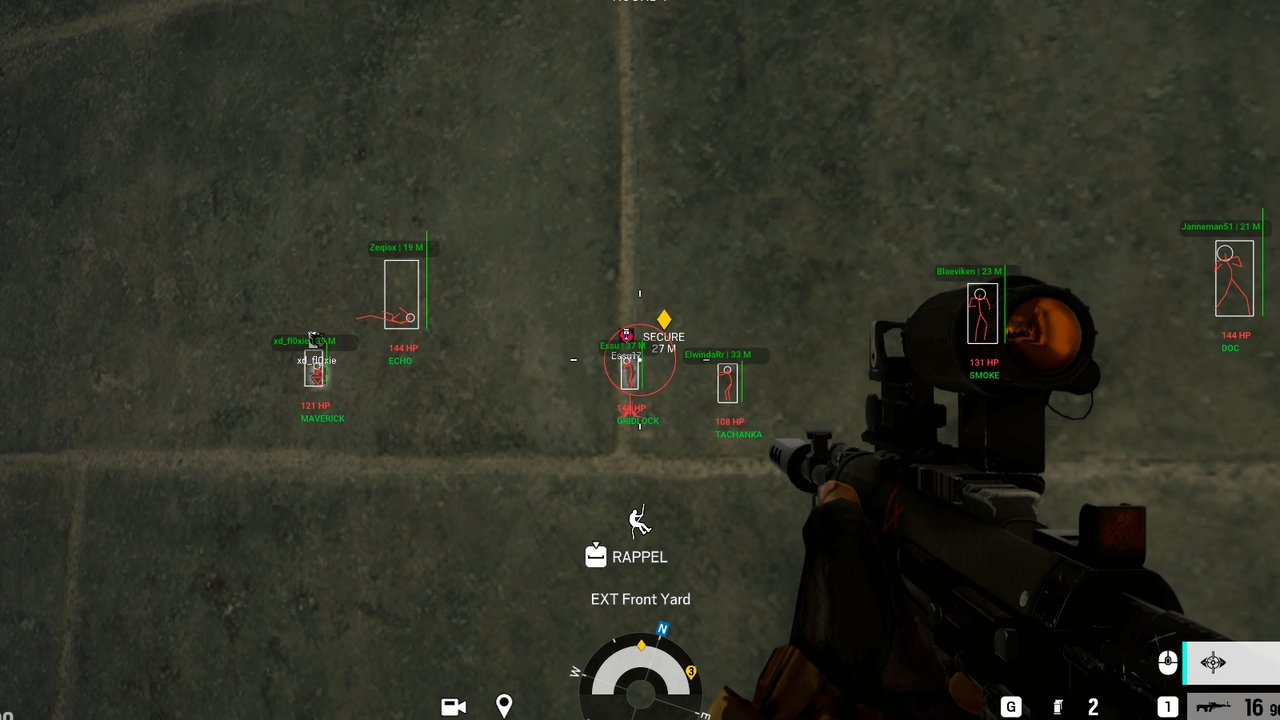This screenshot has height=720, width=1280.
Task: Select the eye-crosshair observation gadget icon
Action: pos(1213,663)
